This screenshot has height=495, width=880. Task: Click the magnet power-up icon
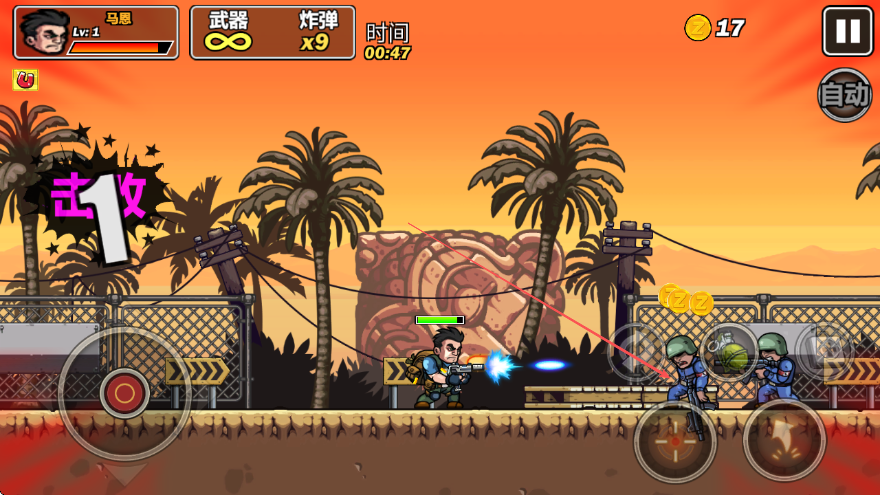pyautogui.click(x=25, y=79)
